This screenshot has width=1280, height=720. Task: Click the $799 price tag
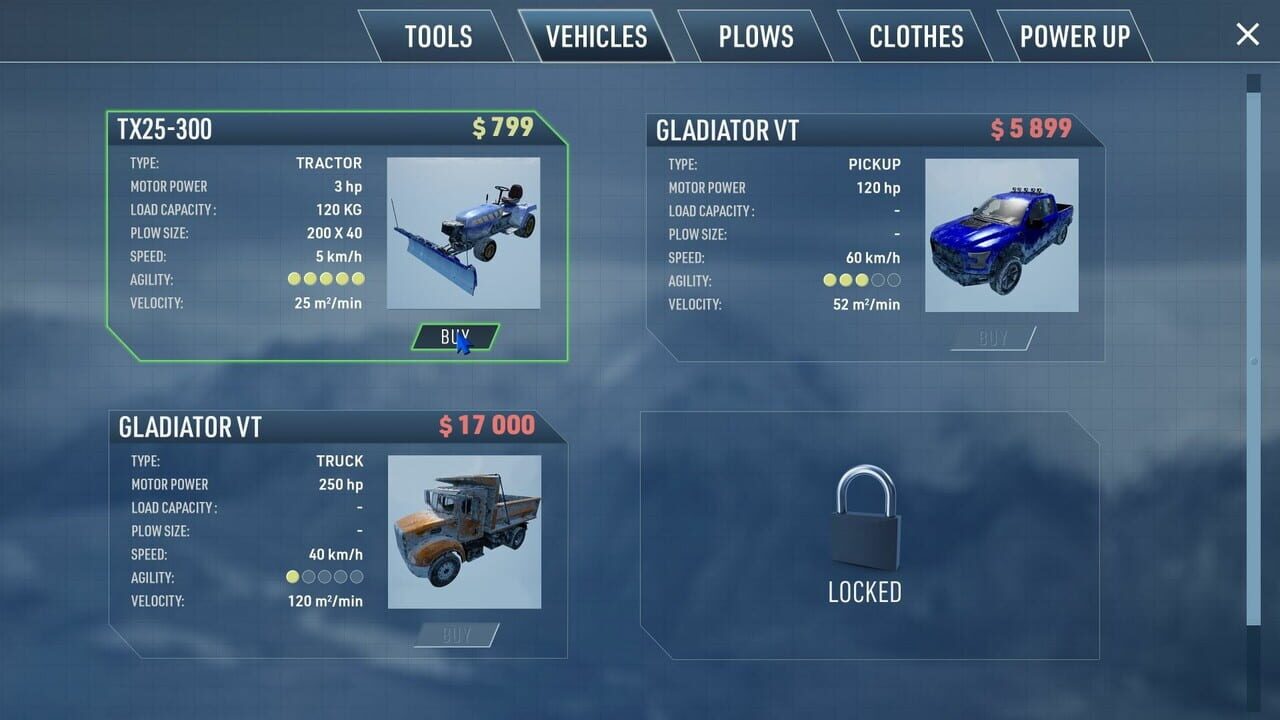(500, 128)
